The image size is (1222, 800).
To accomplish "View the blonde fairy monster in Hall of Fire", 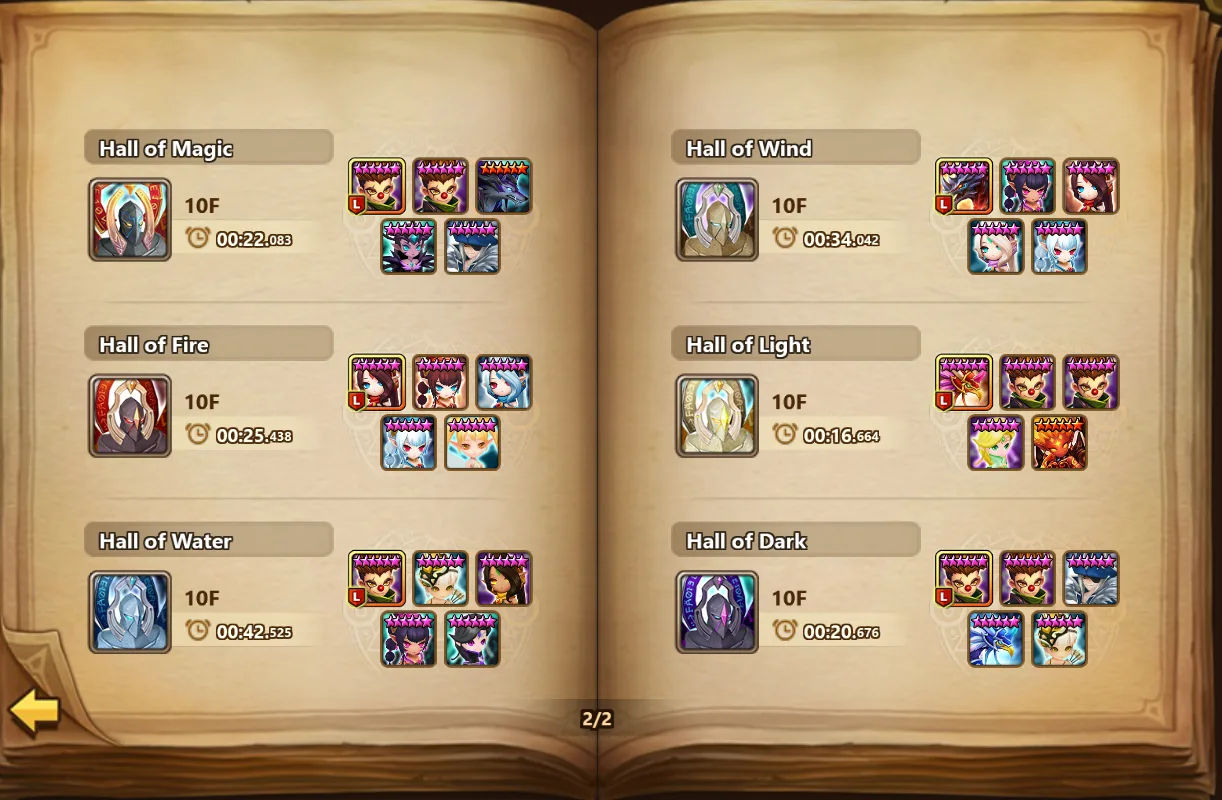I will 472,443.
